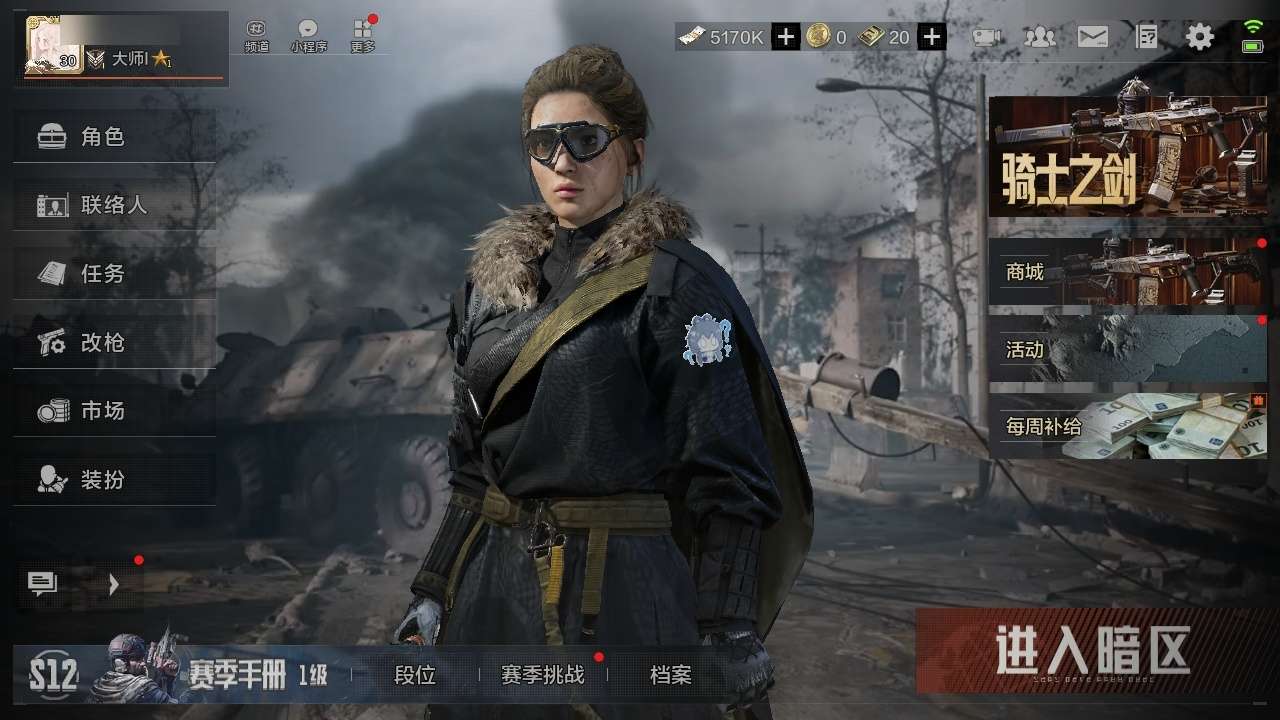Enter the 市场 market
The image size is (1280, 720).
(114, 410)
